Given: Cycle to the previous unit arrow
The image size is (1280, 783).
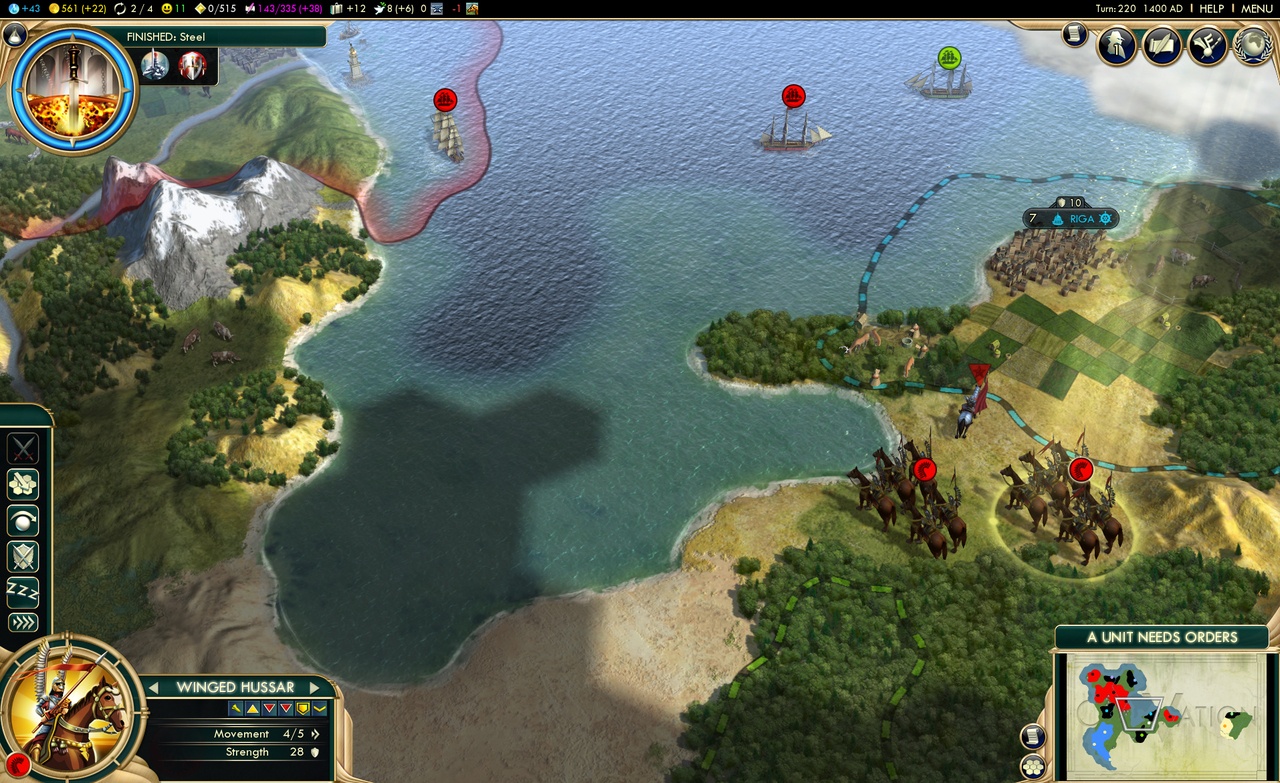Looking at the screenshot, I should [155, 687].
